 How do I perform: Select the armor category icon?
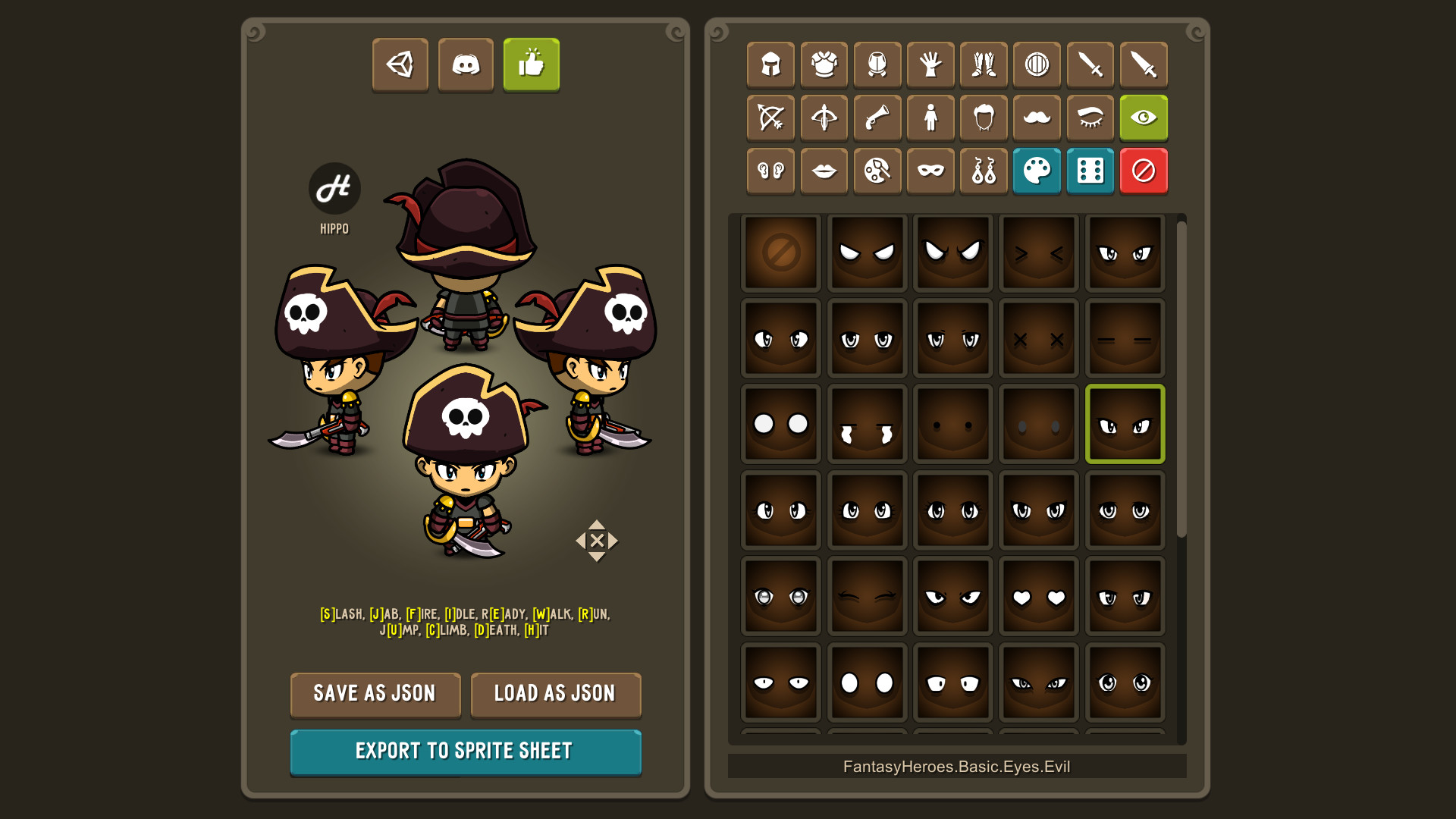824,64
